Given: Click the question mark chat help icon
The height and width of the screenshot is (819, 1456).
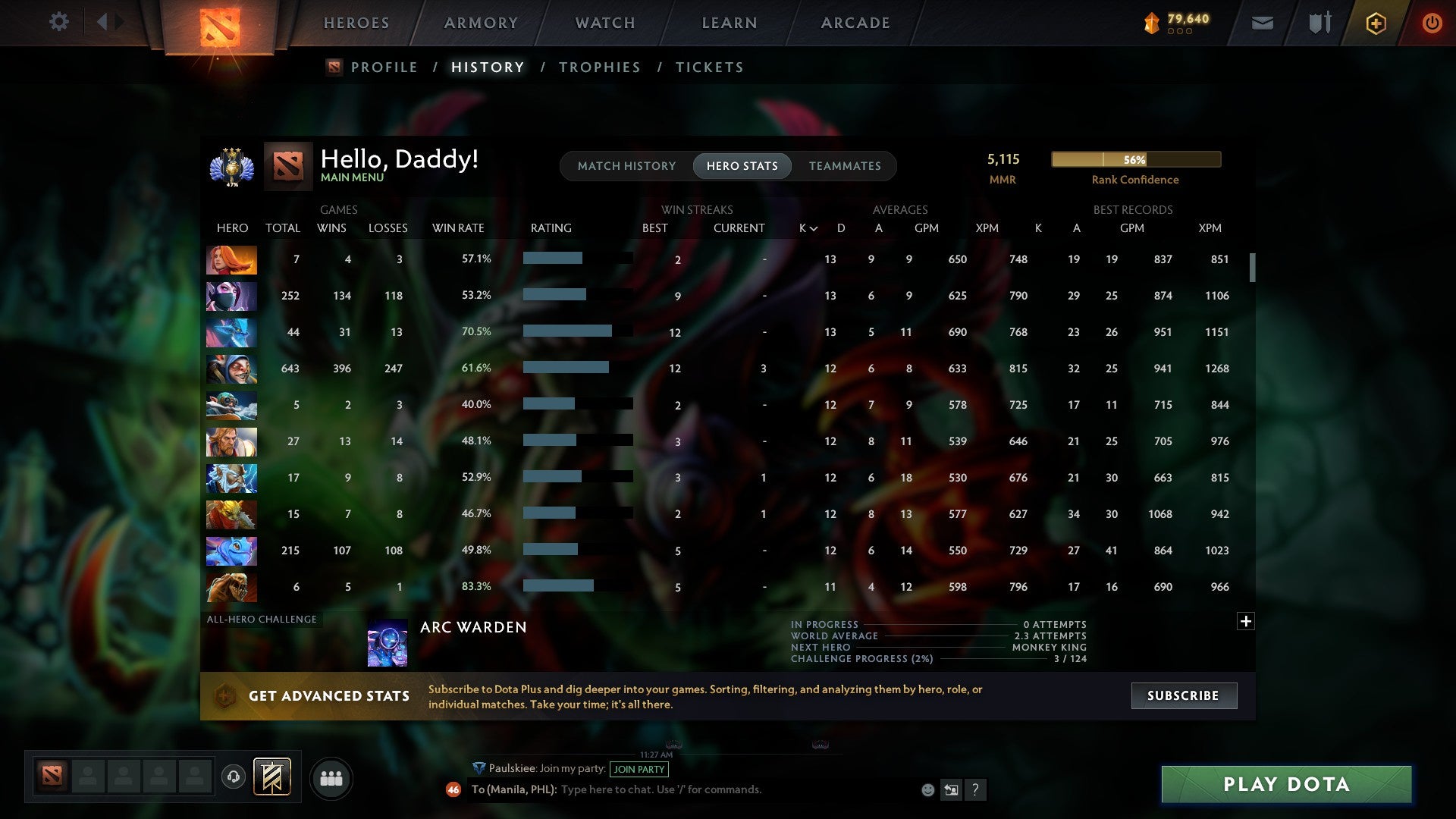Looking at the screenshot, I should [x=977, y=789].
